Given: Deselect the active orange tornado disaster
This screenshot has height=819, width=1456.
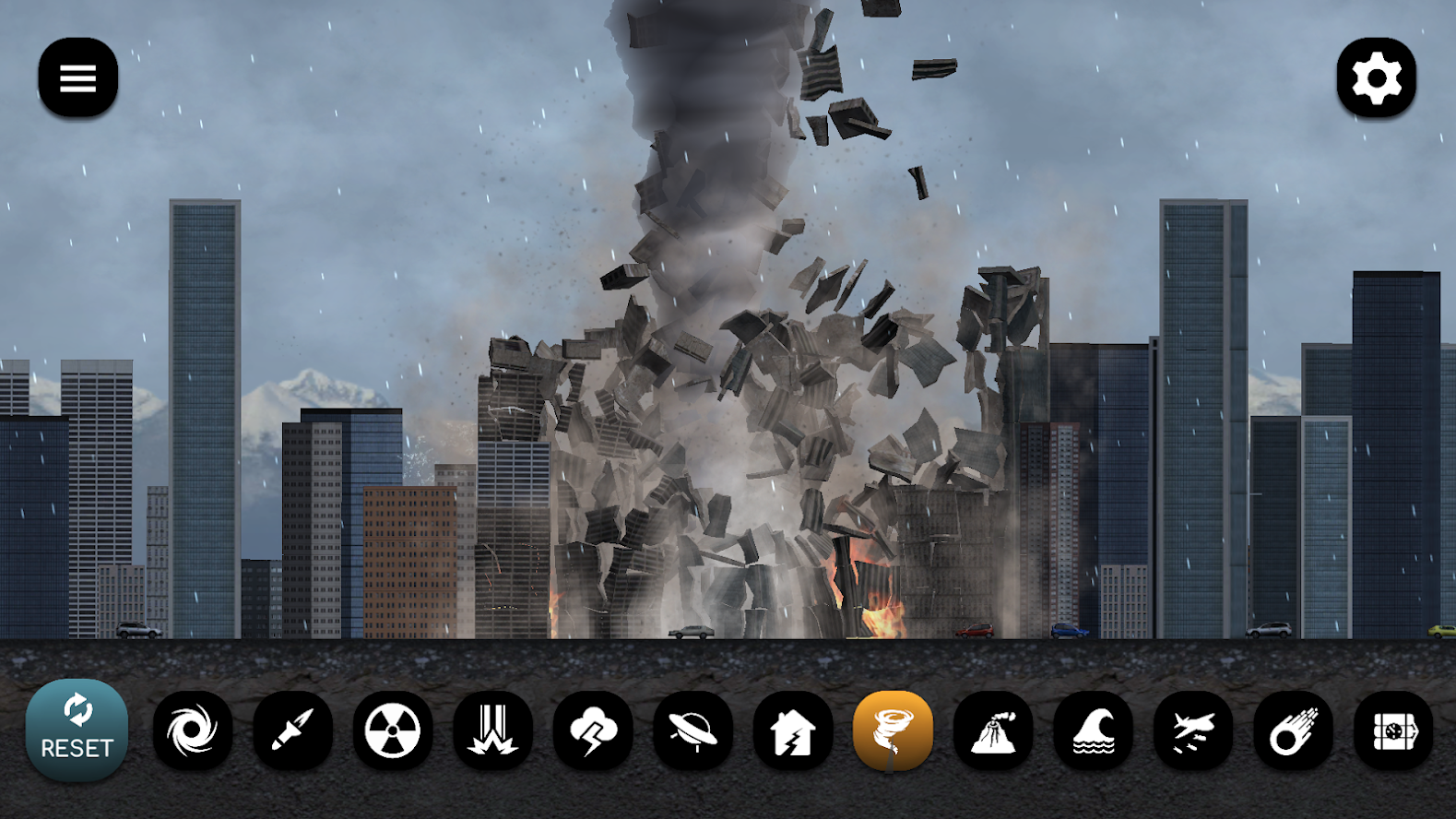Looking at the screenshot, I should click(891, 729).
